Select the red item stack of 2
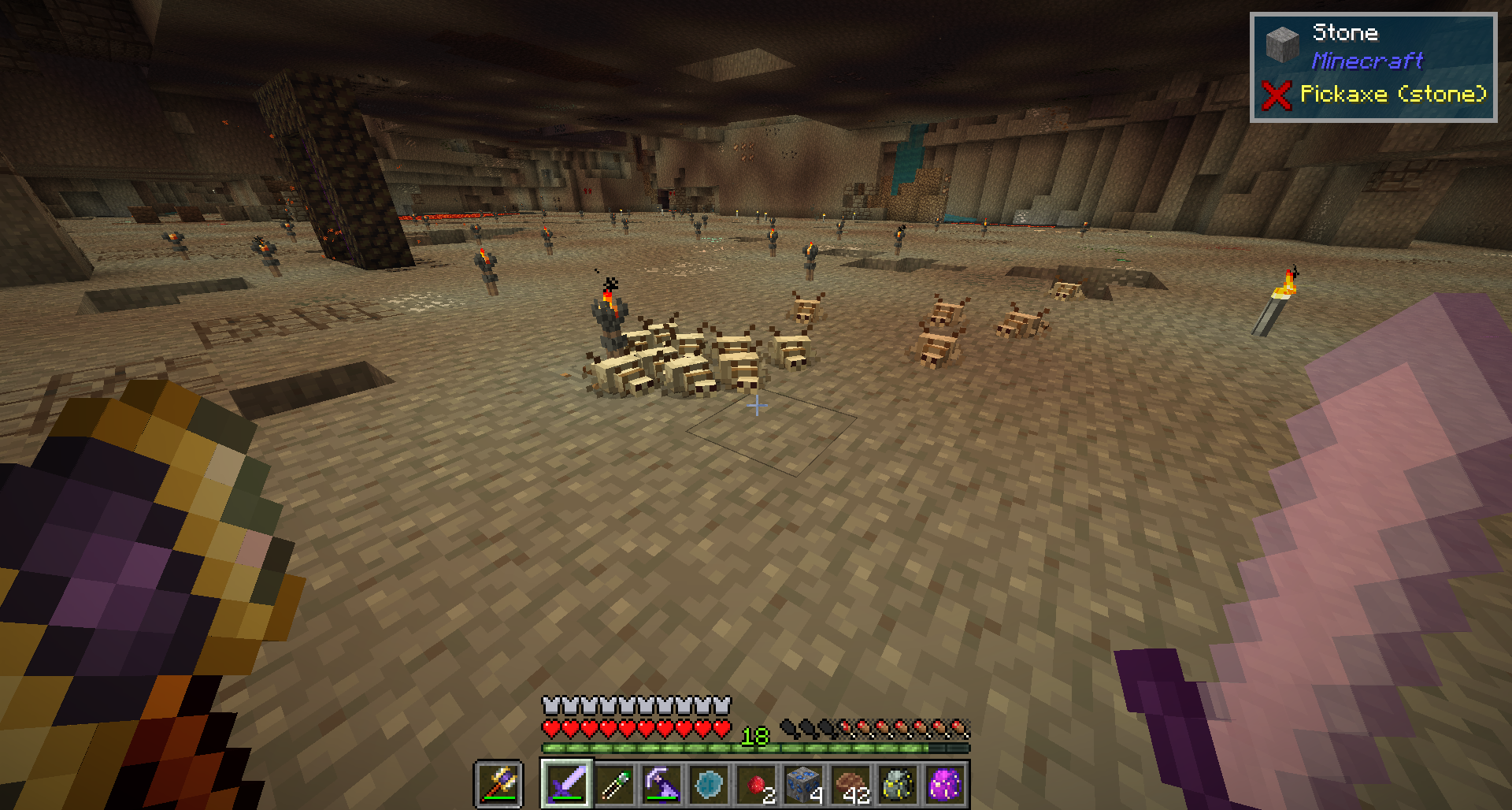Viewport: 1512px width, 810px height. (x=756, y=784)
